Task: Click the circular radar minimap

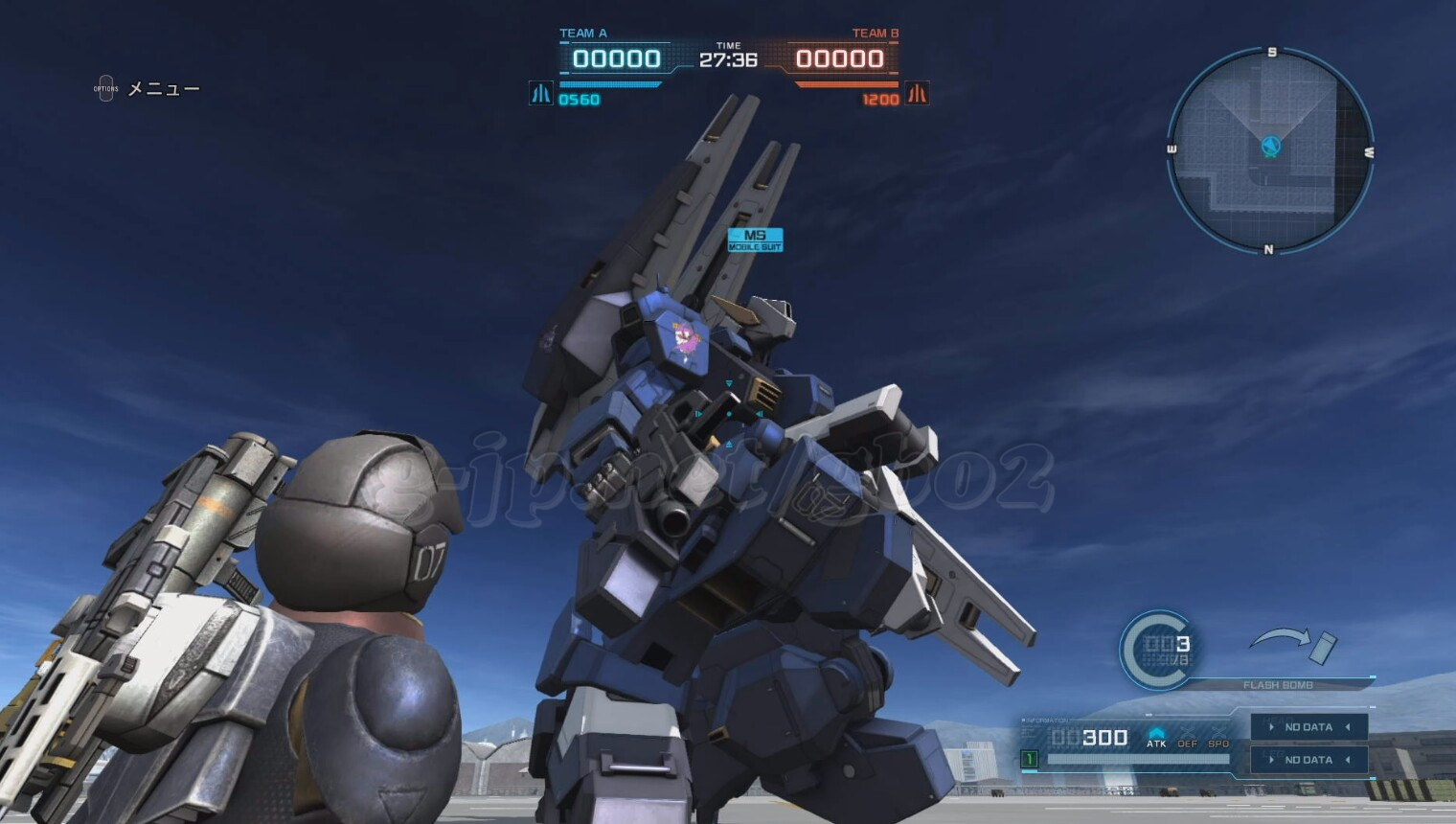Action: click(1270, 150)
